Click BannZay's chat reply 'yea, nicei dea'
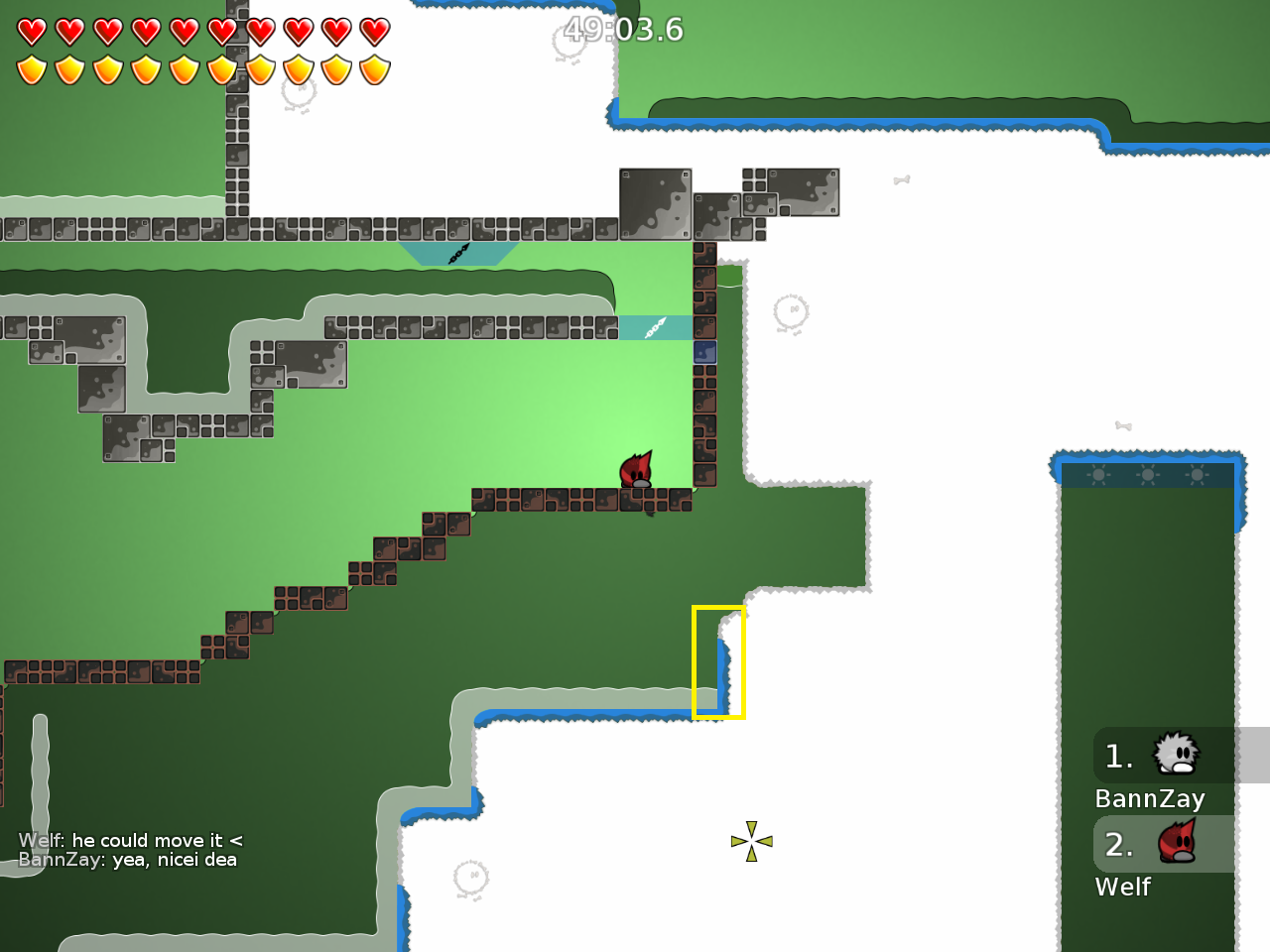 [x=129, y=860]
